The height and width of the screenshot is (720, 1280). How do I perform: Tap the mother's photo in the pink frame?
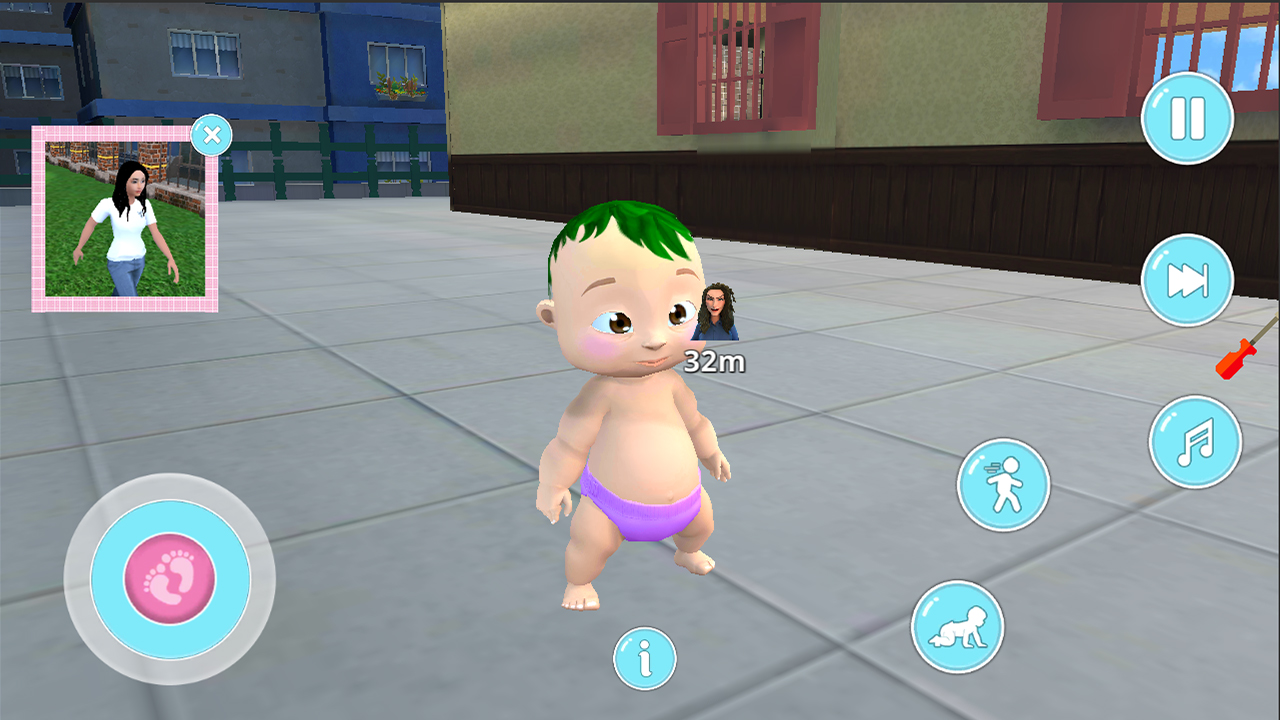click(x=124, y=220)
